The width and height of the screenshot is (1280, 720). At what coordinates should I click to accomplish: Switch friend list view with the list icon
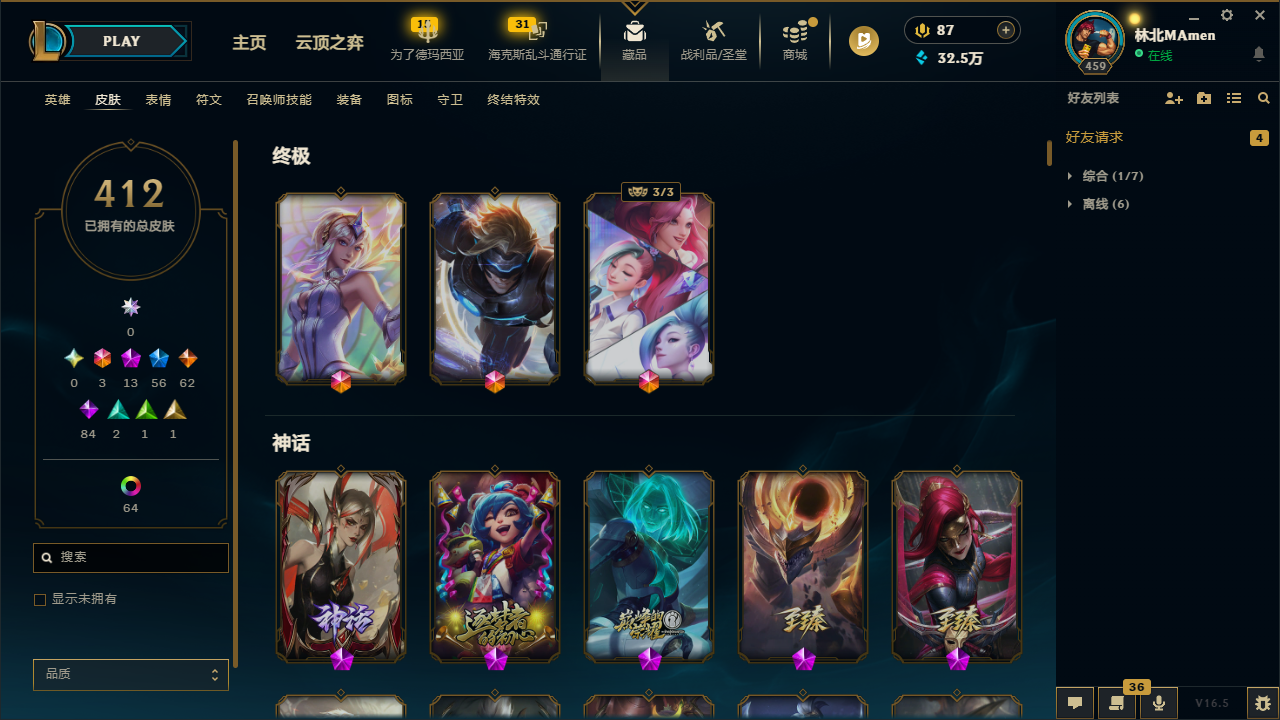point(1234,98)
